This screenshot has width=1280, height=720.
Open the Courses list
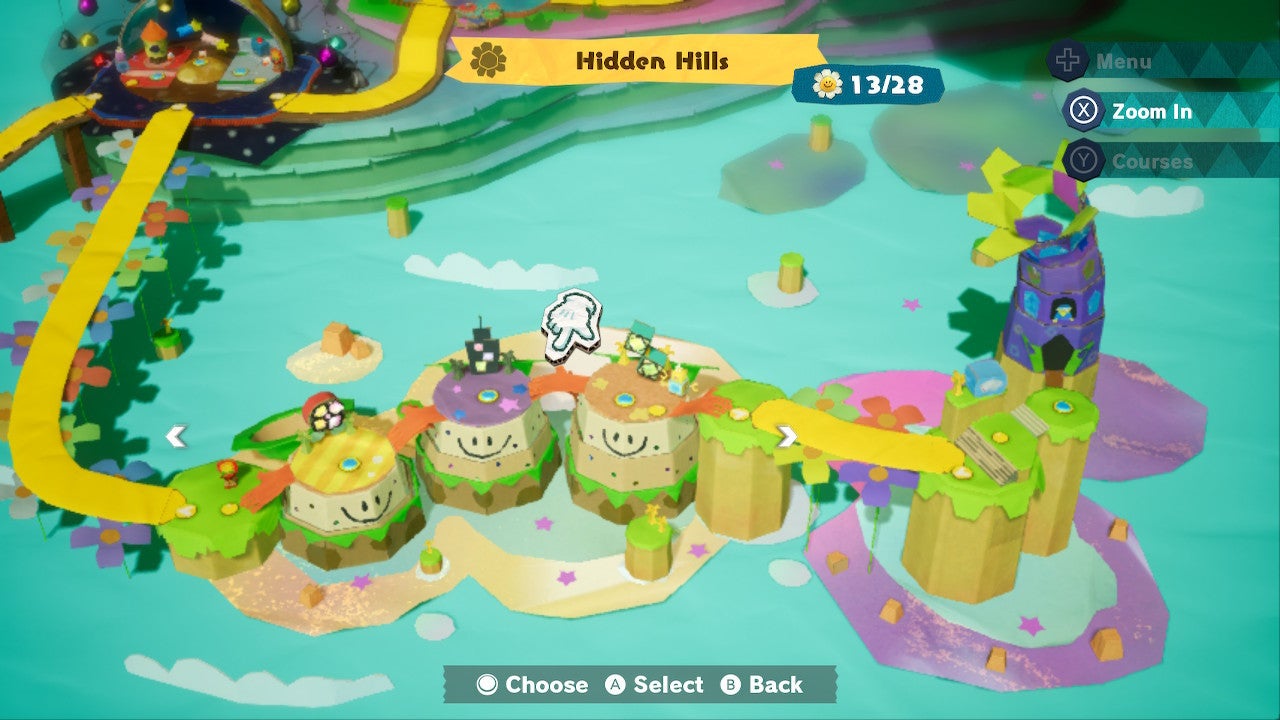click(x=1150, y=161)
